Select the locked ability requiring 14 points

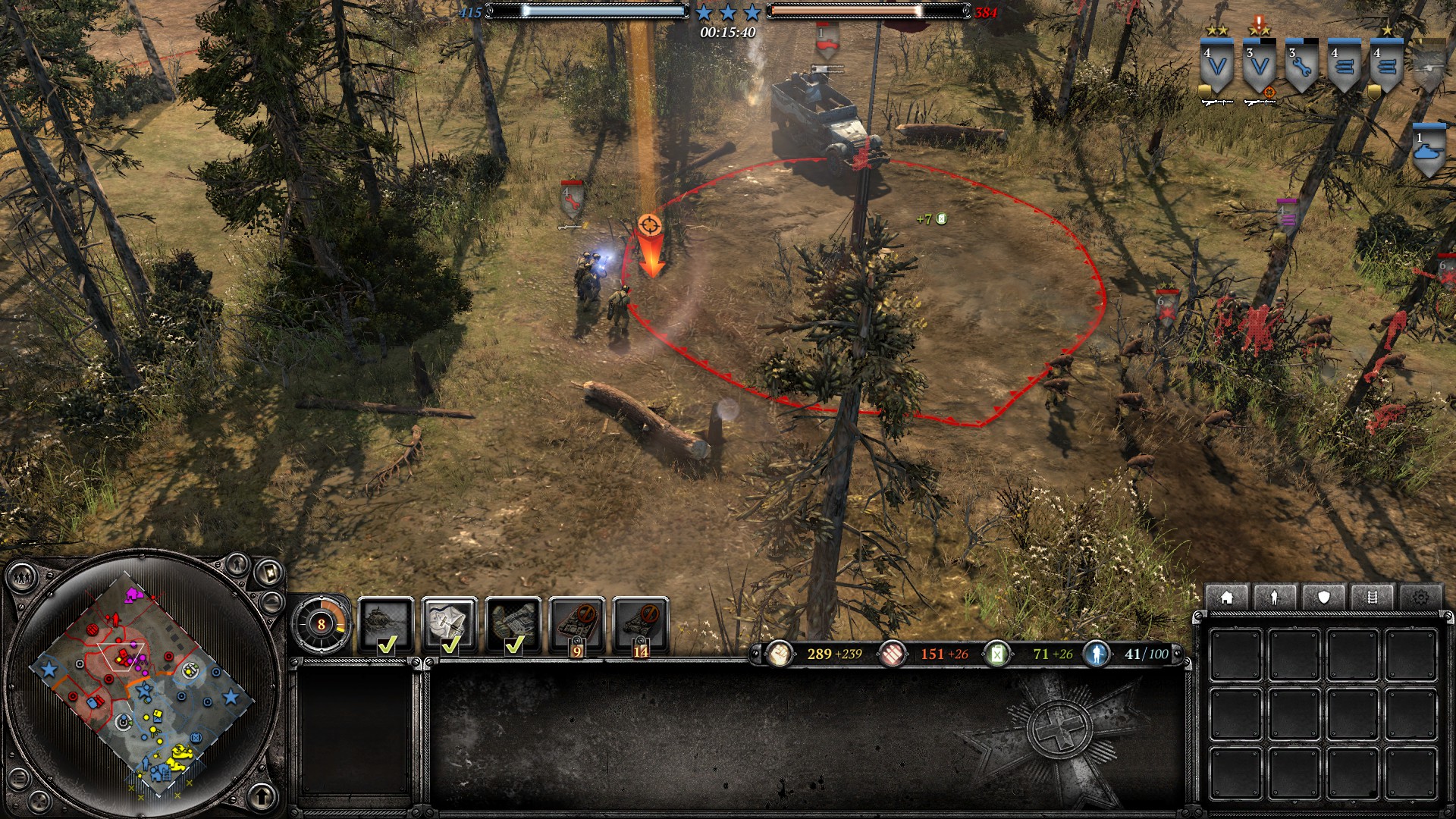641,624
